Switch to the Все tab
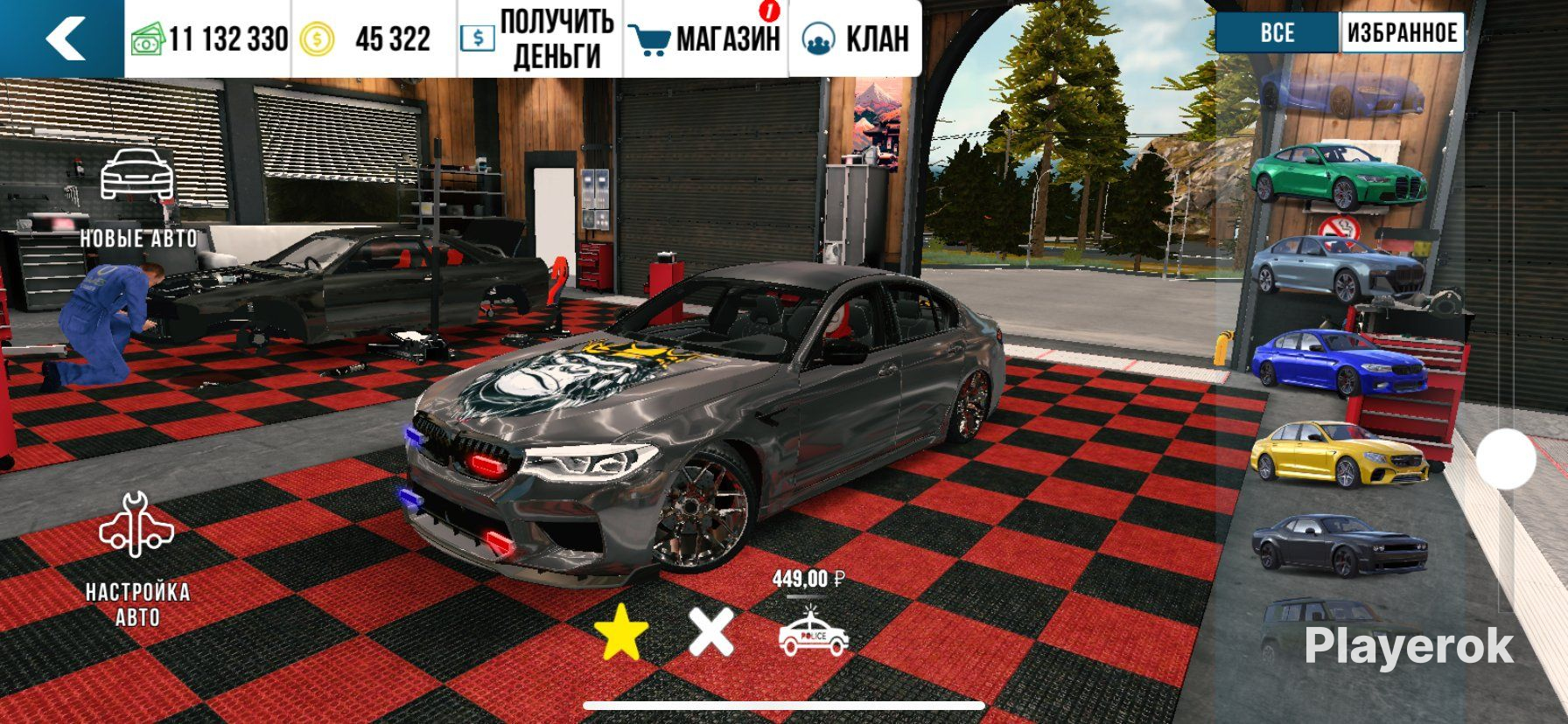Viewport: 1568px width, 724px height. pyautogui.click(x=1277, y=33)
